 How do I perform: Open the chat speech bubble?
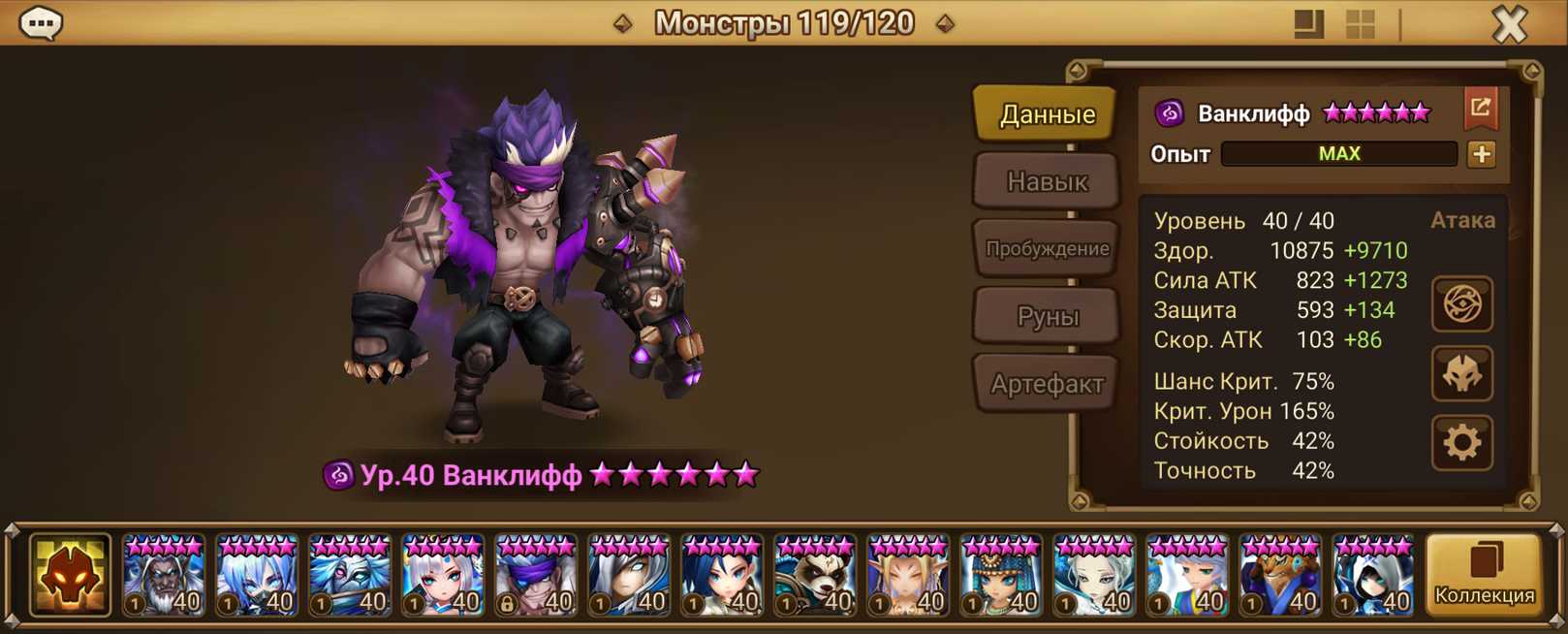click(41, 23)
